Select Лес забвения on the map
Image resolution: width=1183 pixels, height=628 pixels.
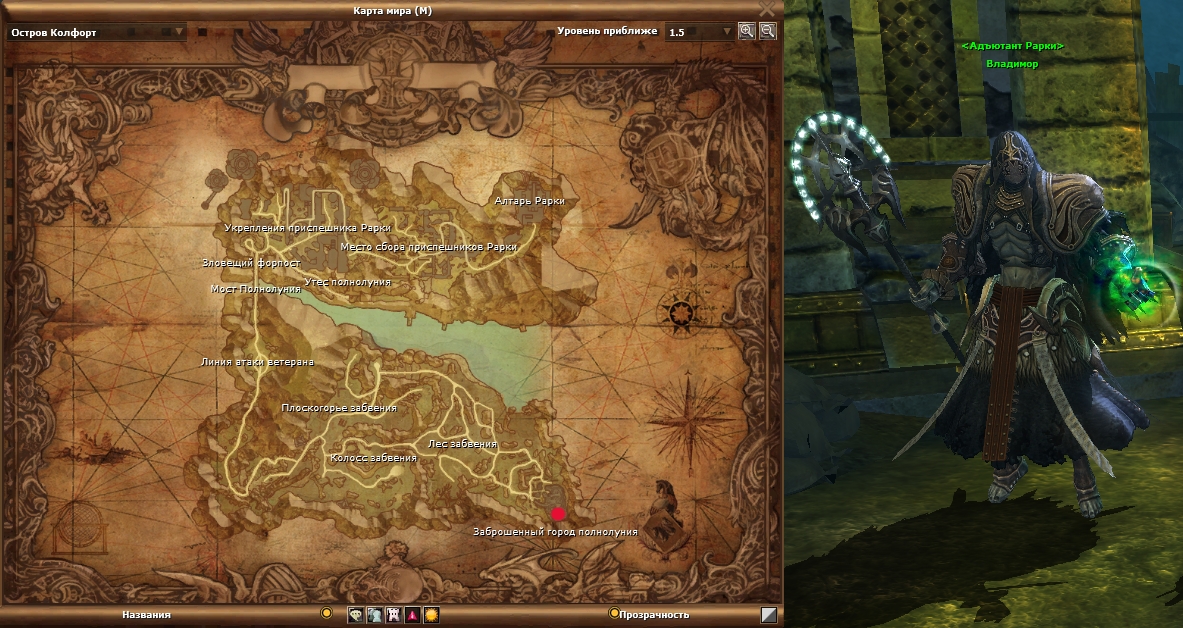click(x=462, y=444)
